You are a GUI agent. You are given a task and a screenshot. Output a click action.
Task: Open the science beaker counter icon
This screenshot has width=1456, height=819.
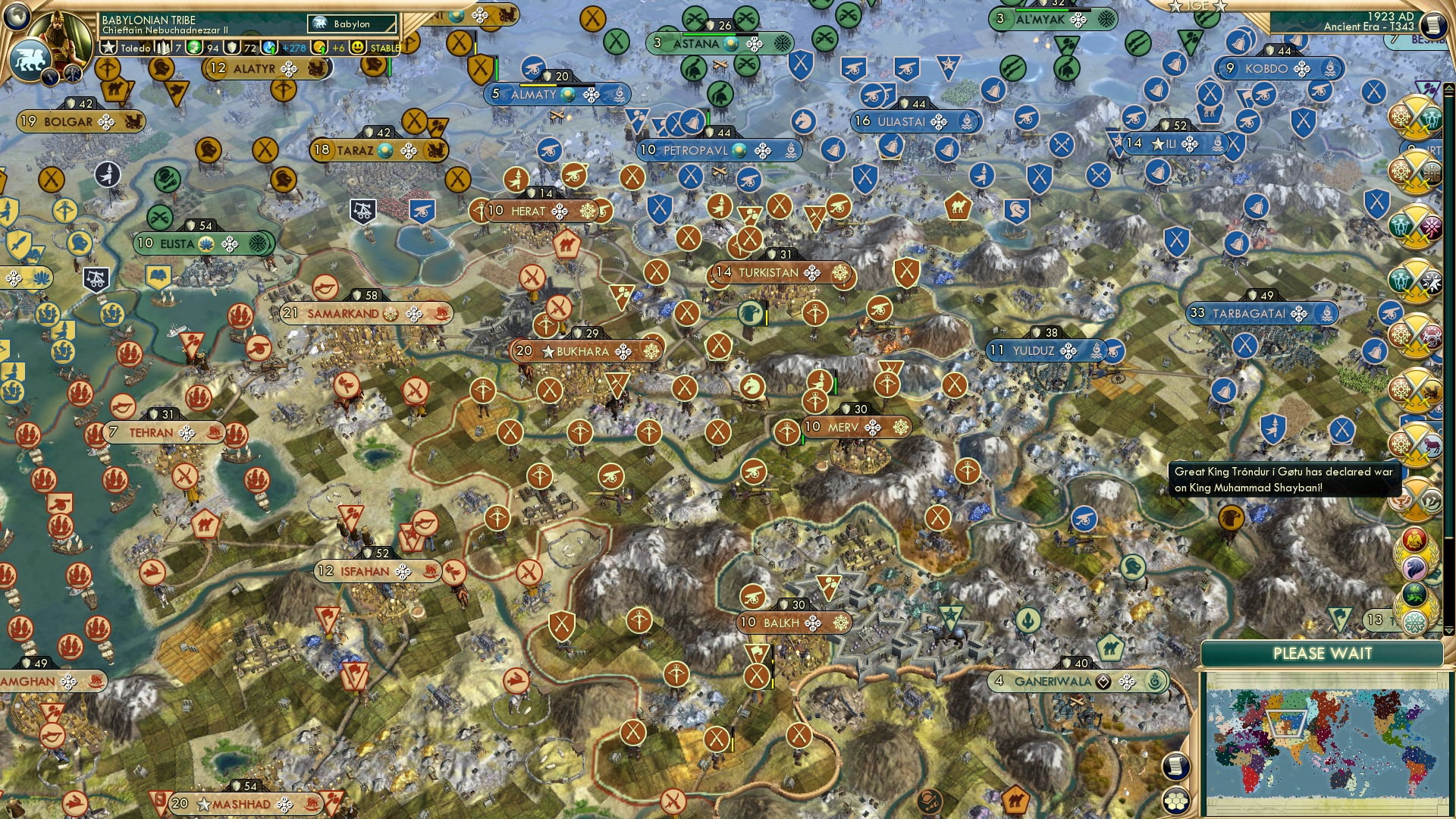coord(195,47)
